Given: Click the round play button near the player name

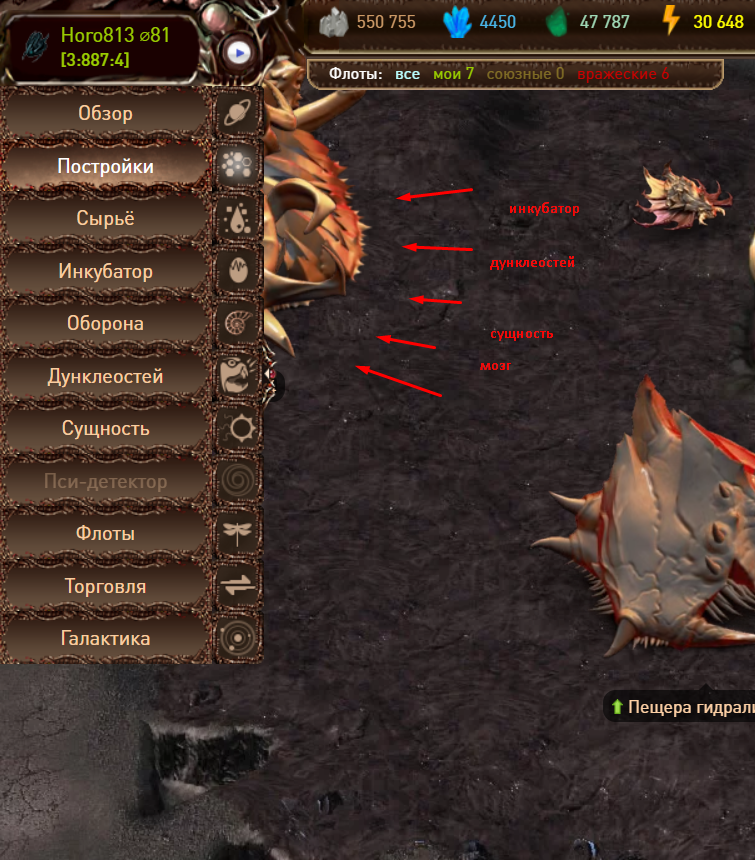Looking at the screenshot, I should (x=238, y=51).
